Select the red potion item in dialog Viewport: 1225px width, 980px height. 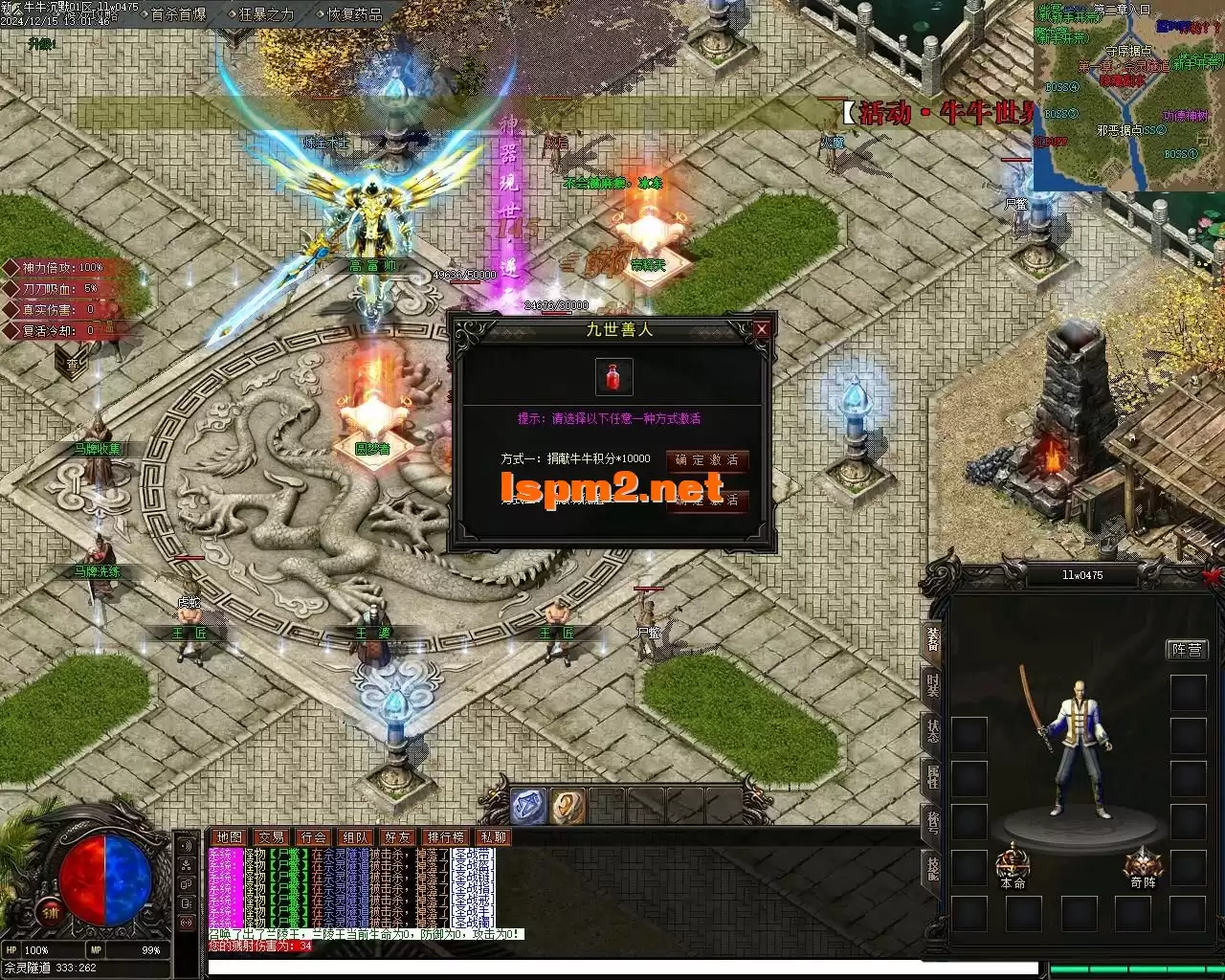click(613, 376)
